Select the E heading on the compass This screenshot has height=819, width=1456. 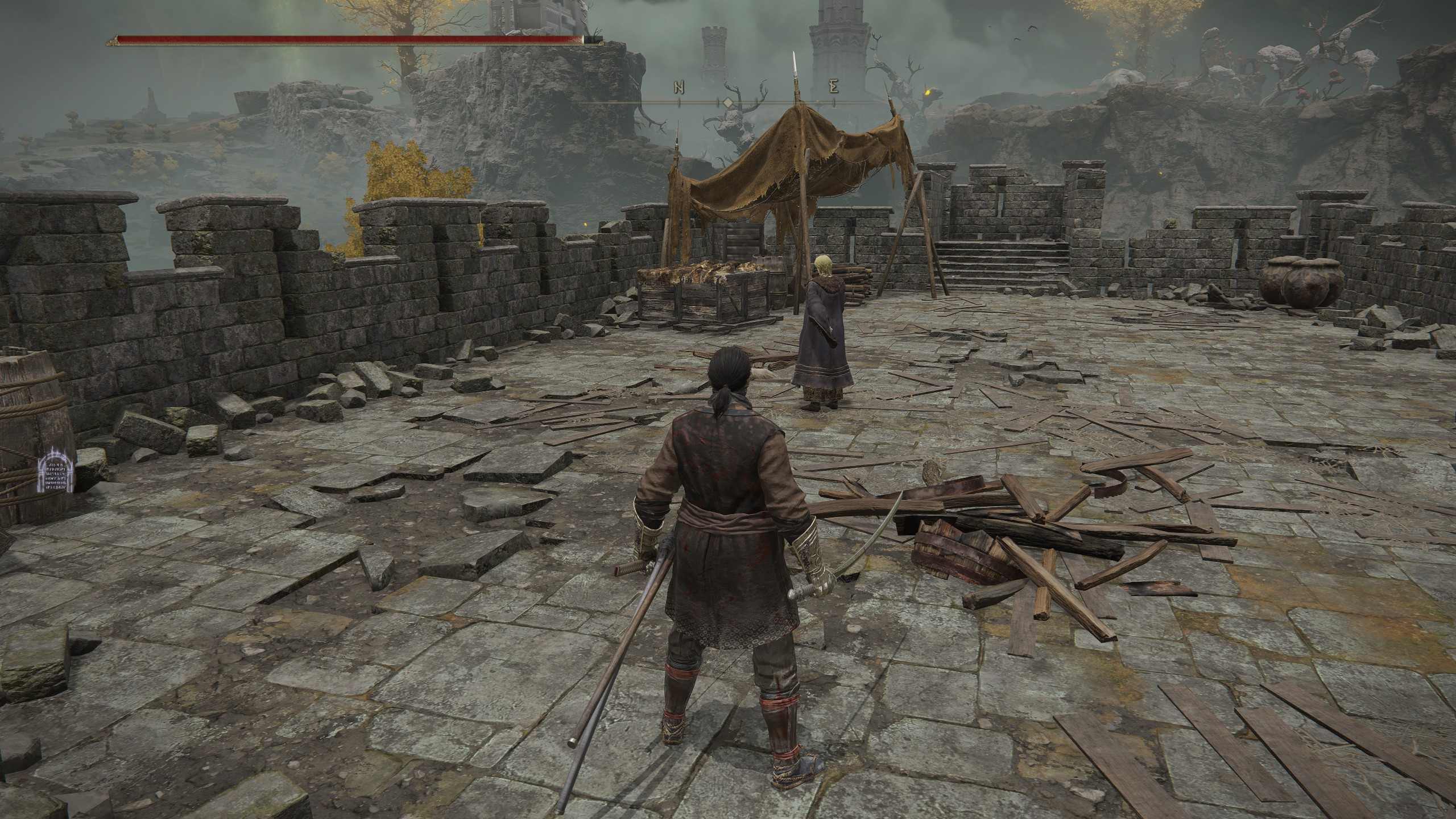(834, 88)
